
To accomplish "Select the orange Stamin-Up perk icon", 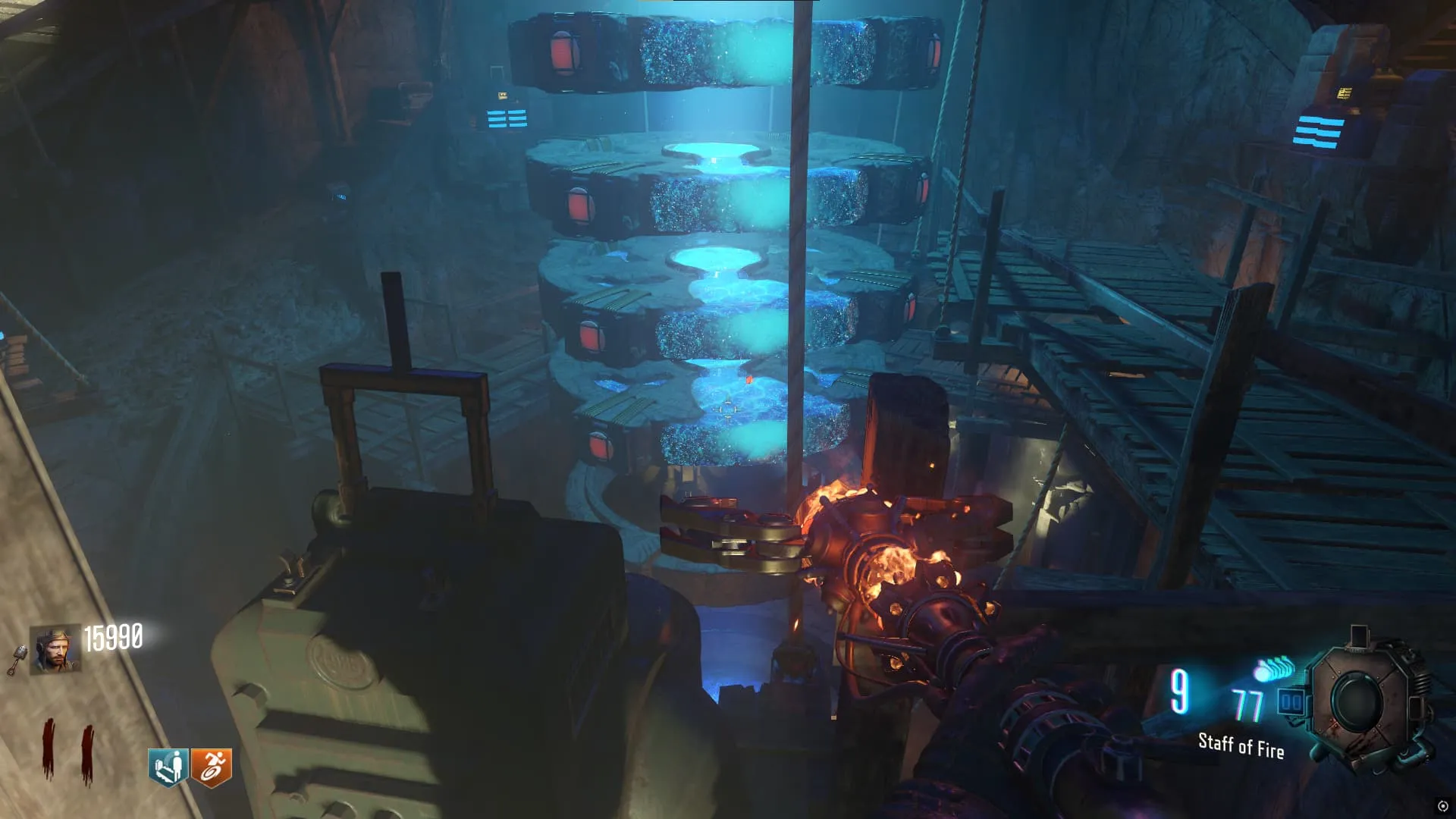I will [x=211, y=767].
